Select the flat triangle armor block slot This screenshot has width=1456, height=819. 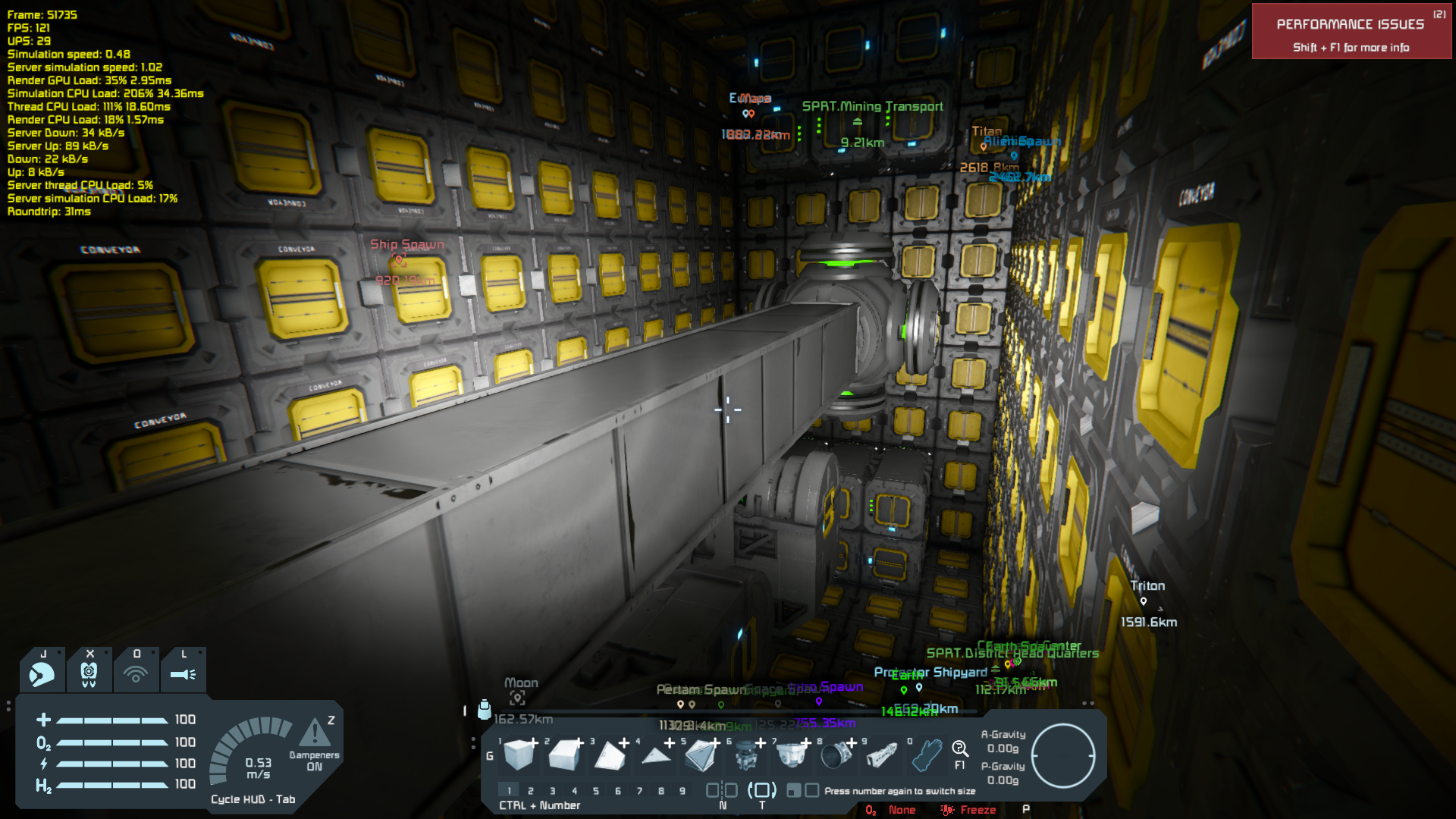[655, 755]
